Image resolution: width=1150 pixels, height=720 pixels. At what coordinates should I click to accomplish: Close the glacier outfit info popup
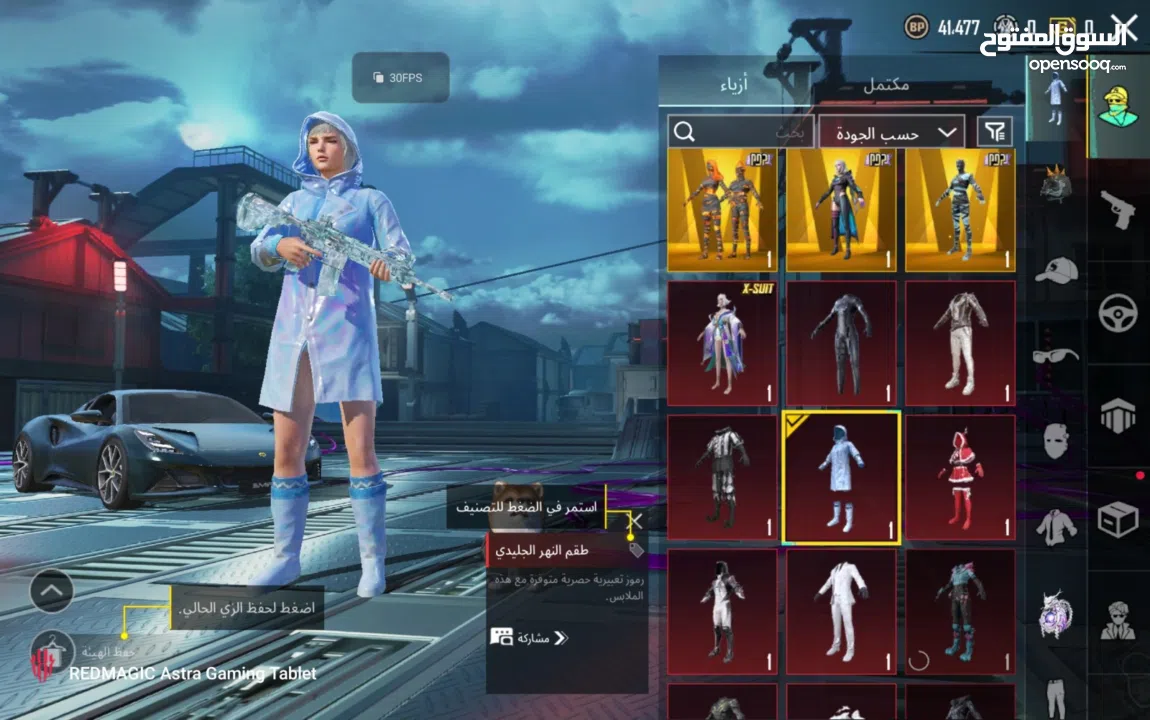635,519
